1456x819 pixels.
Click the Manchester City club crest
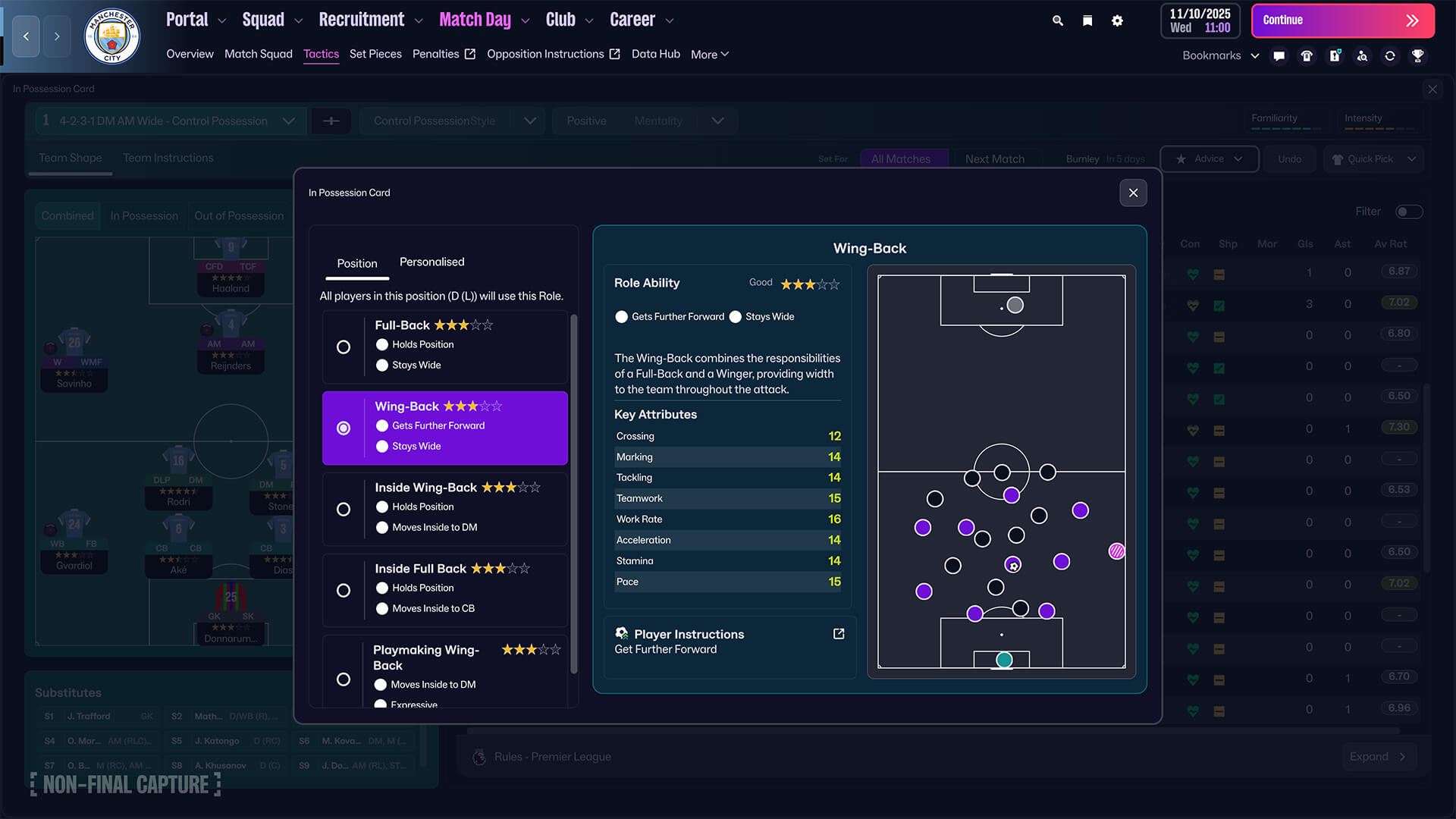pos(111,36)
